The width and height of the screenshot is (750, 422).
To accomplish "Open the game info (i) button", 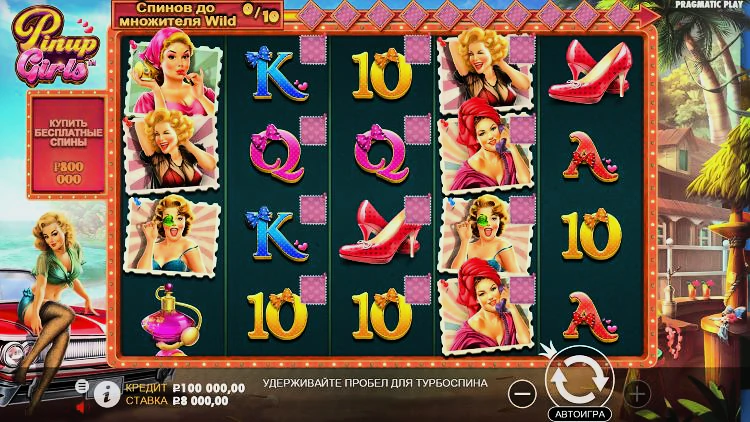I will 106,393.
